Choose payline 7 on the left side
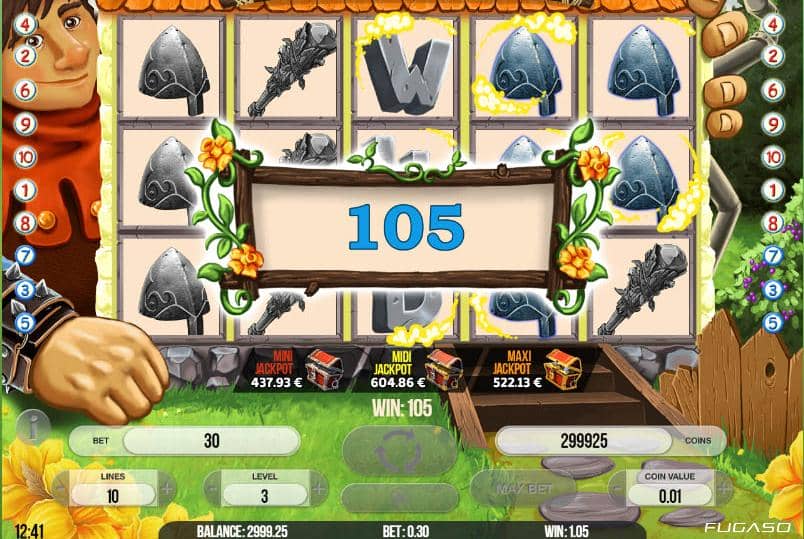Screen dimensions: 804x539 click(x=25, y=256)
